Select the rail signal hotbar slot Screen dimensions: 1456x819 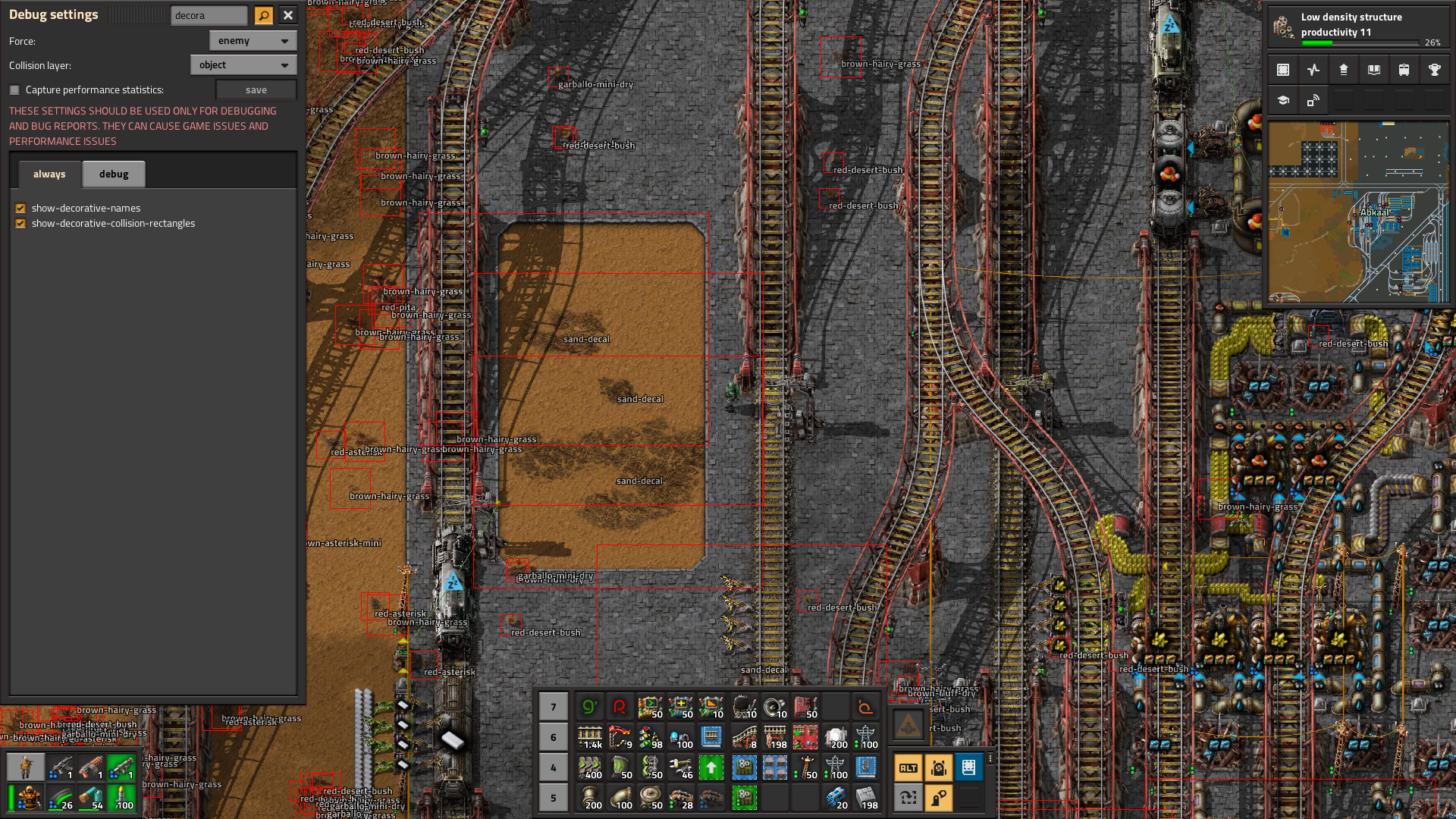tap(650, 737)
